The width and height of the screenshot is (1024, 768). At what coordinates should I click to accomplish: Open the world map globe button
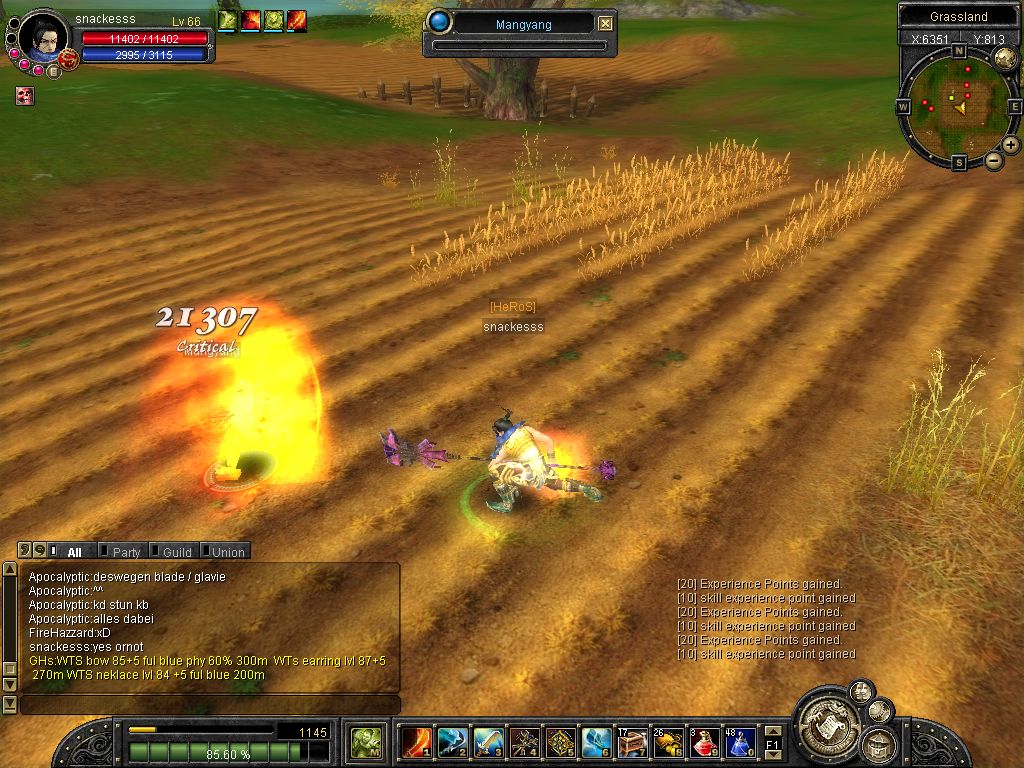(1005, 58)
